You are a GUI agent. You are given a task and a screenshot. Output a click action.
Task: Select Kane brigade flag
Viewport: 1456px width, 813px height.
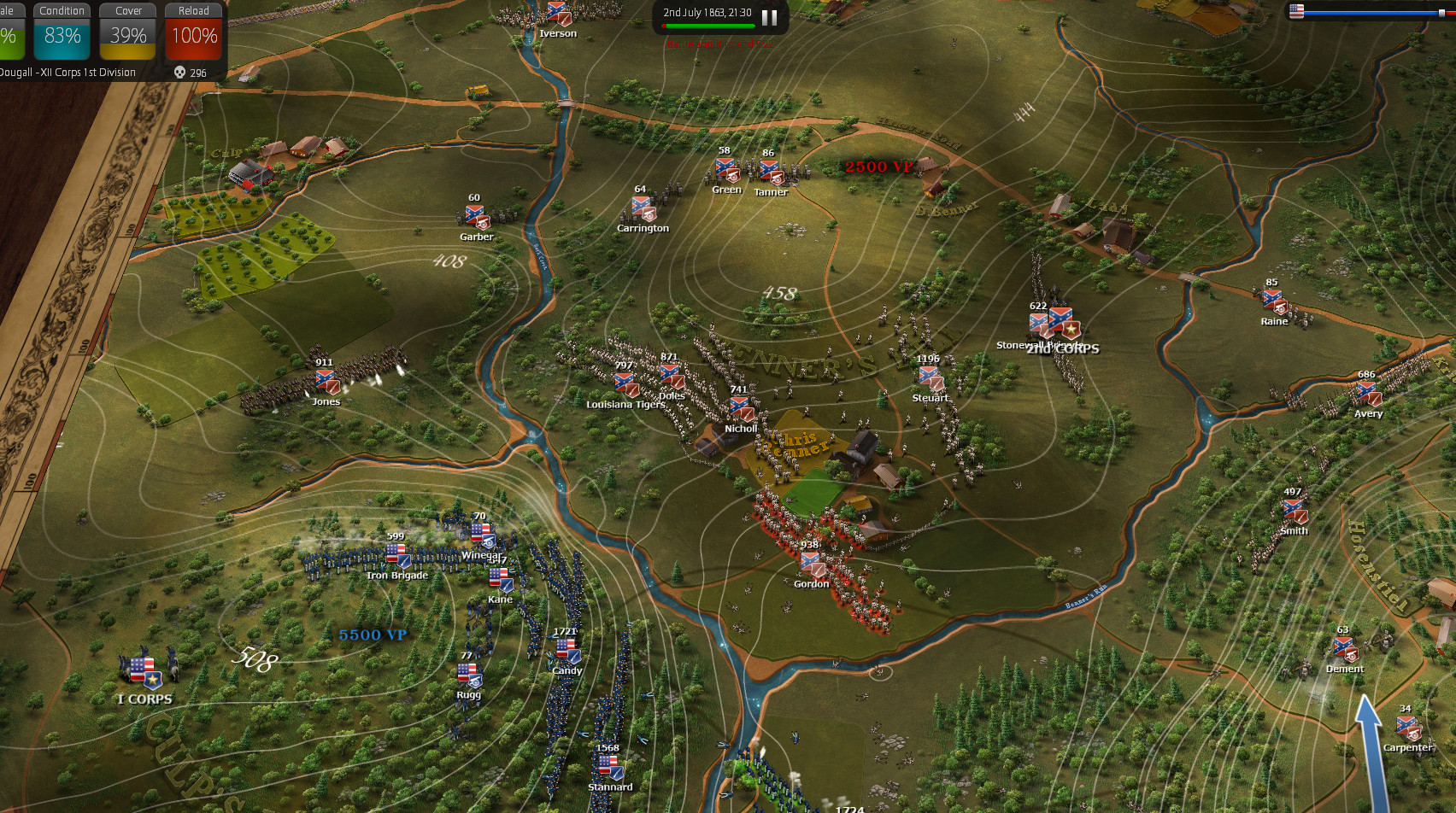(x=501, y=580)
